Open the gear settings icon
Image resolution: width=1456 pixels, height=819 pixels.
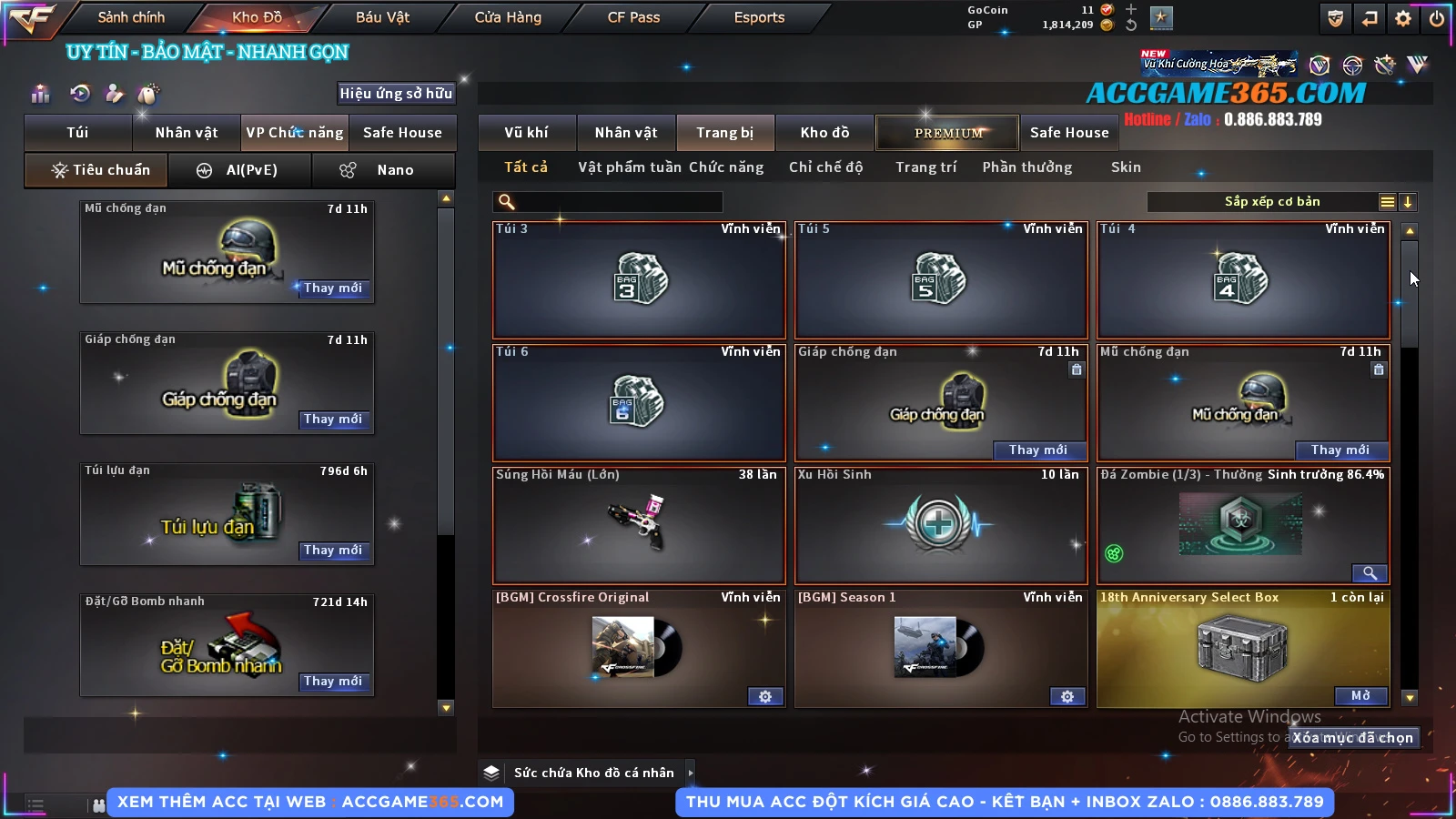pyautogui.click(x=1403, y=18)
